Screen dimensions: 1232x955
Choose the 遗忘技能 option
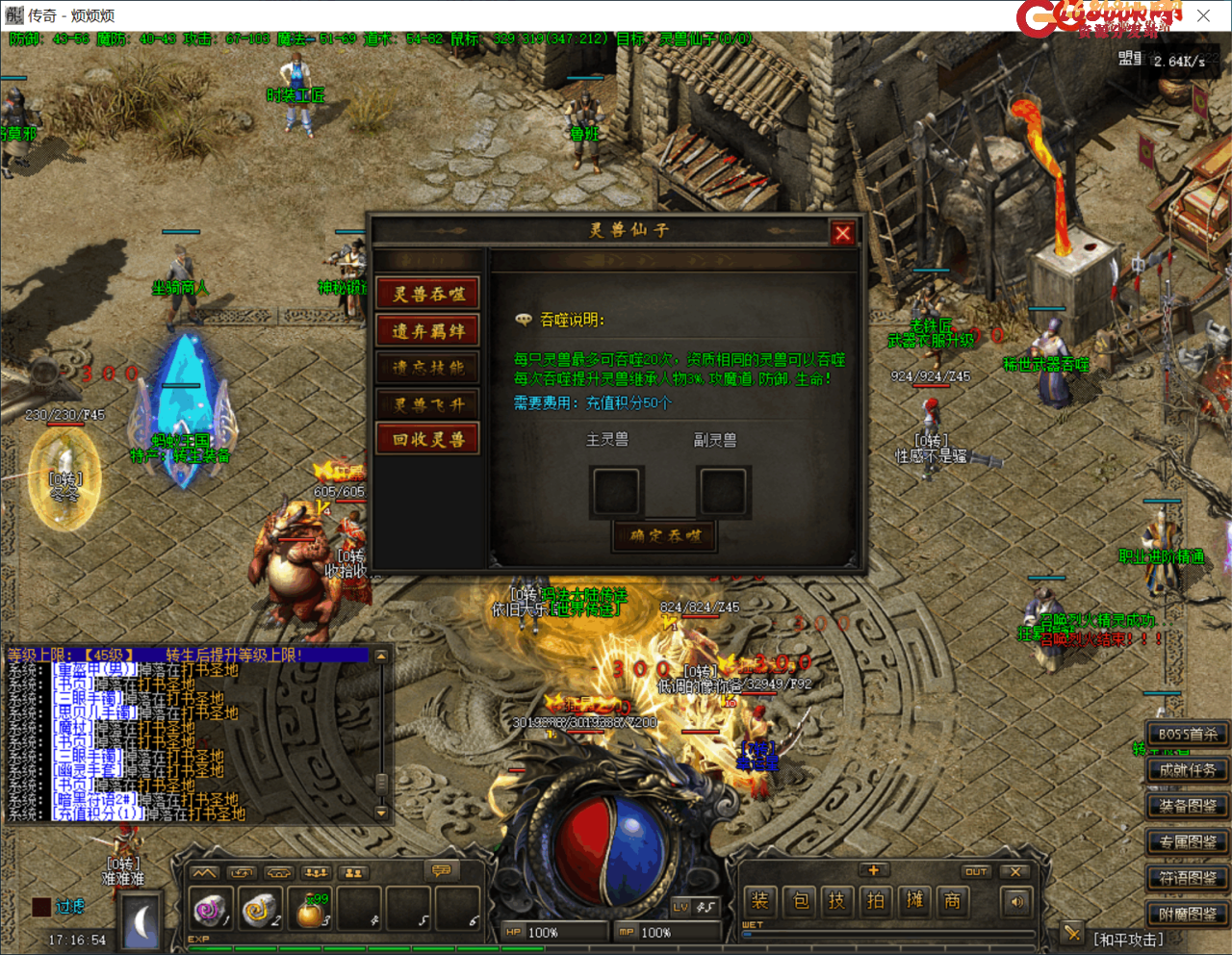[428, 368]
